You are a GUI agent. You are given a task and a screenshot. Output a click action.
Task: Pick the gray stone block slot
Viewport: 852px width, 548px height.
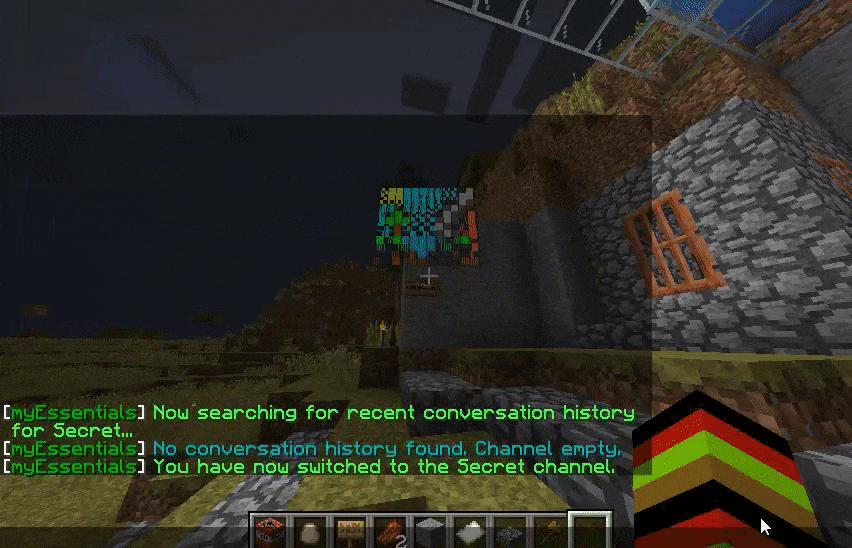pos(428,531)
